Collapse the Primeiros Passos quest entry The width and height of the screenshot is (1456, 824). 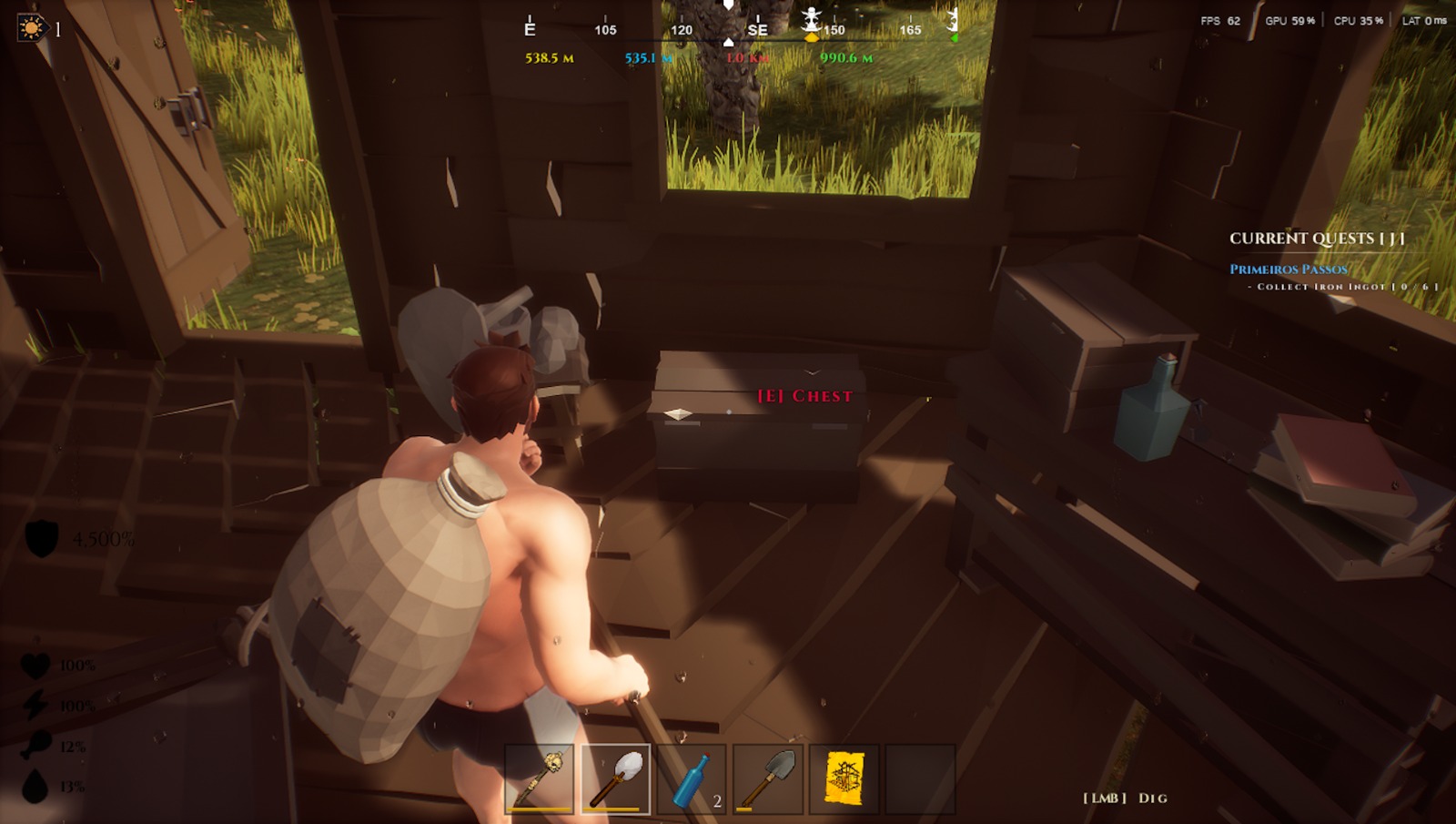[1288, 269]
